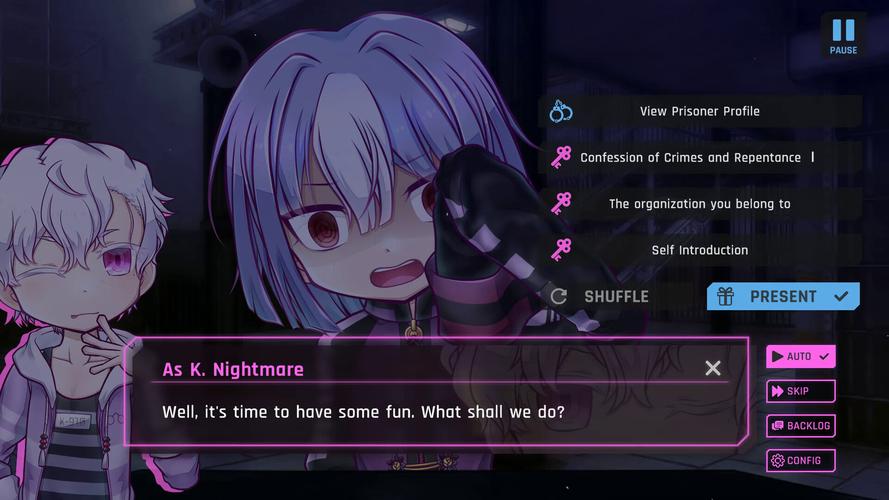The image size is (889, 500).
Task: Open the Backlog history
Action: 800,426
